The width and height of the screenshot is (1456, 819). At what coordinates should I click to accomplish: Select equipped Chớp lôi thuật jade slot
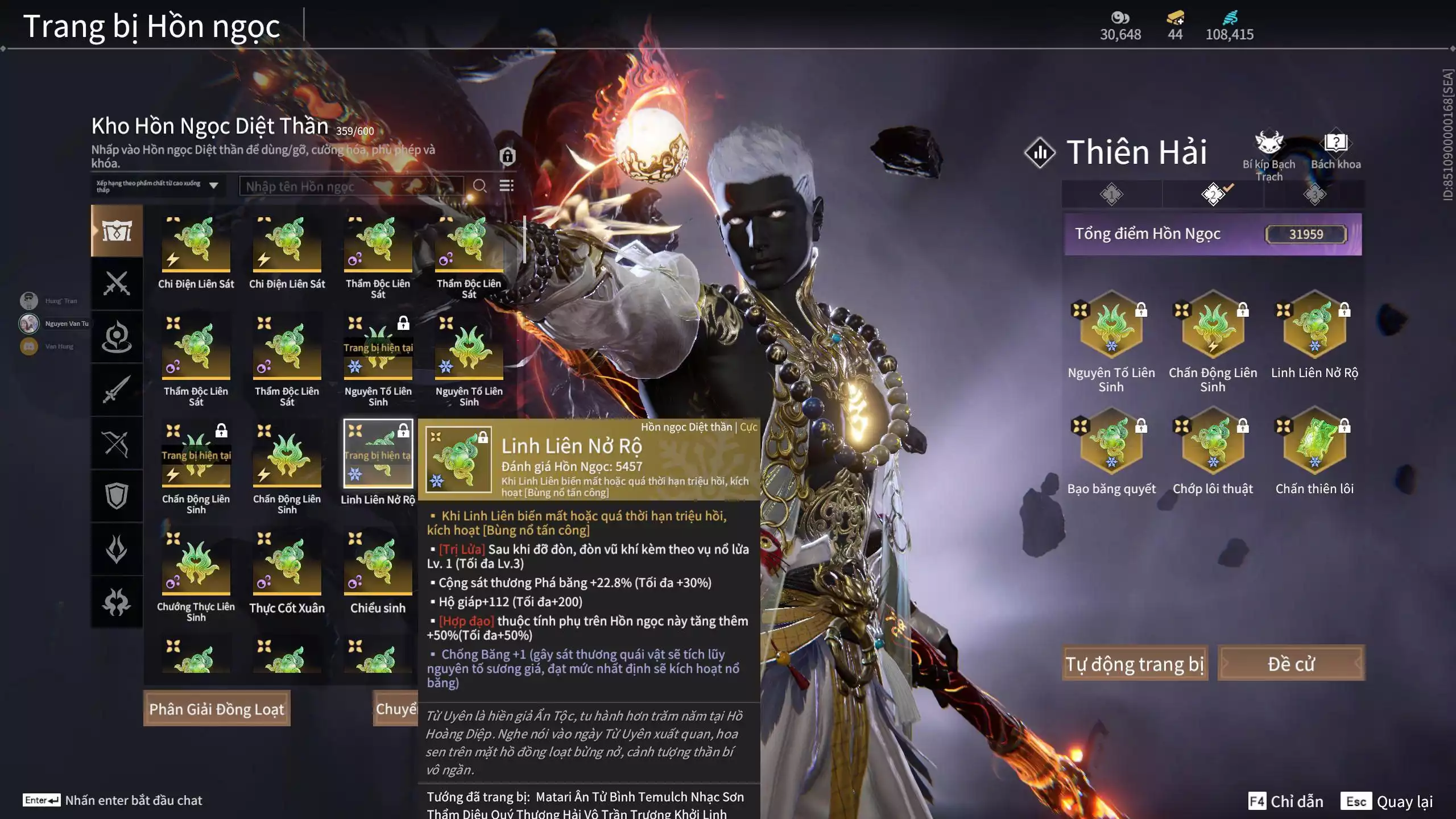click(1213, 442)
